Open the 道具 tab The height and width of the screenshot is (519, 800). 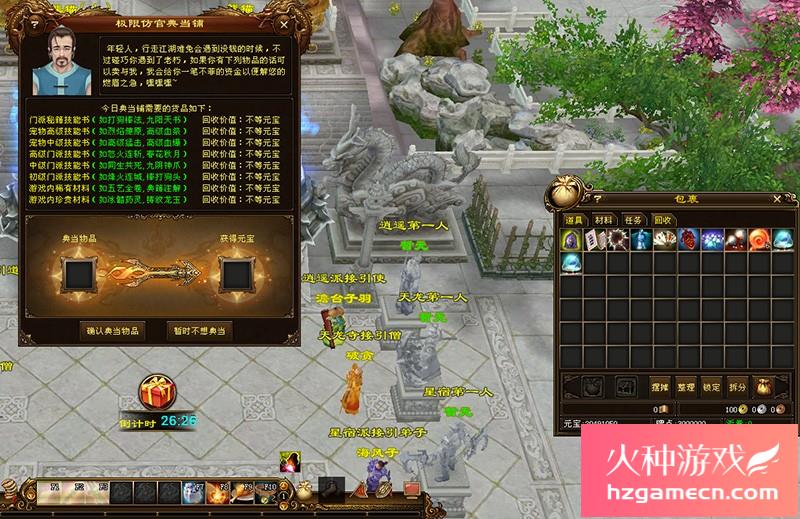pos(575,219)
